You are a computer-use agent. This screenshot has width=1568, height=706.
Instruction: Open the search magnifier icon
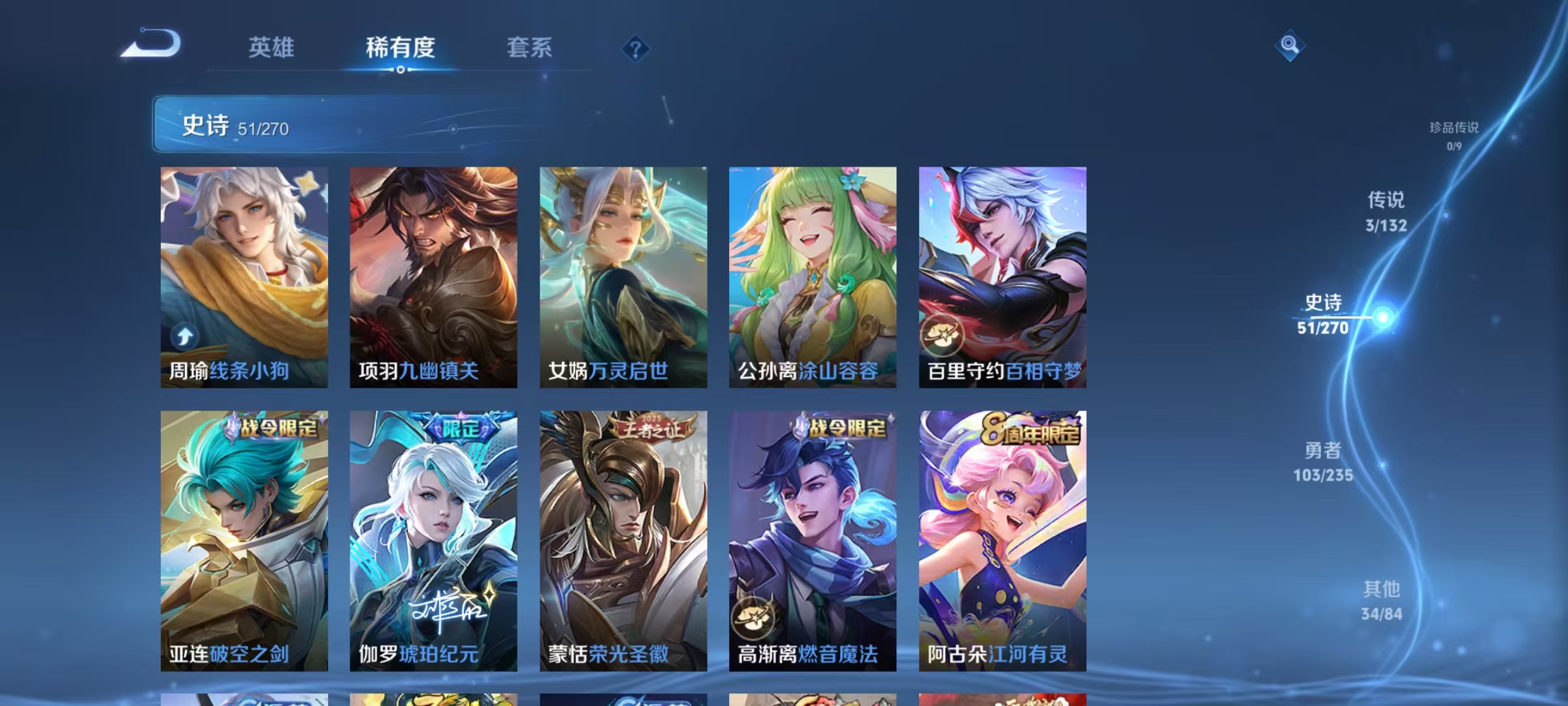pos(1288,45)
